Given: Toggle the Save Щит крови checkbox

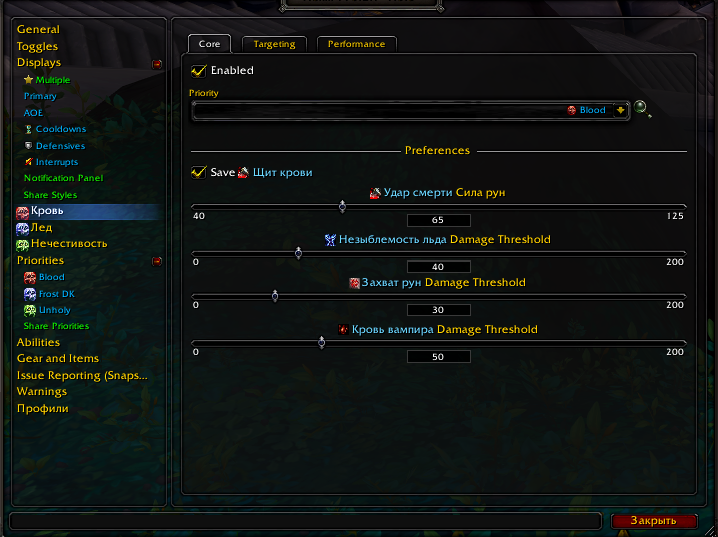Looking at the screenshot, I should coord(199,173).
